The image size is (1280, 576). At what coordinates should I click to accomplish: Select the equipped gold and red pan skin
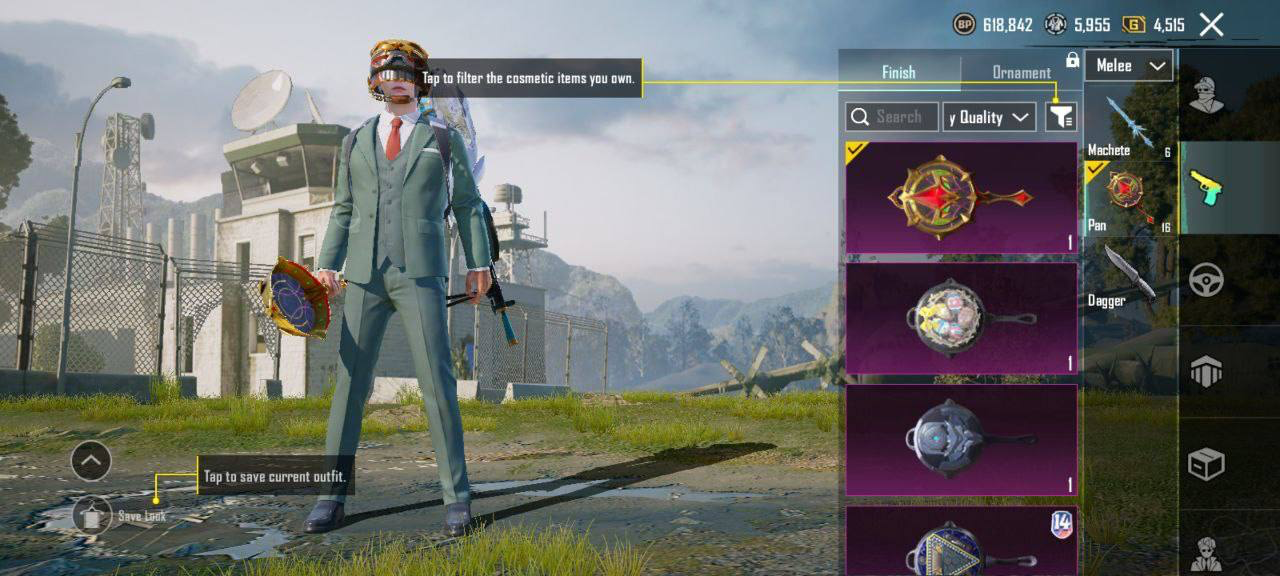(x=961, y=197)
